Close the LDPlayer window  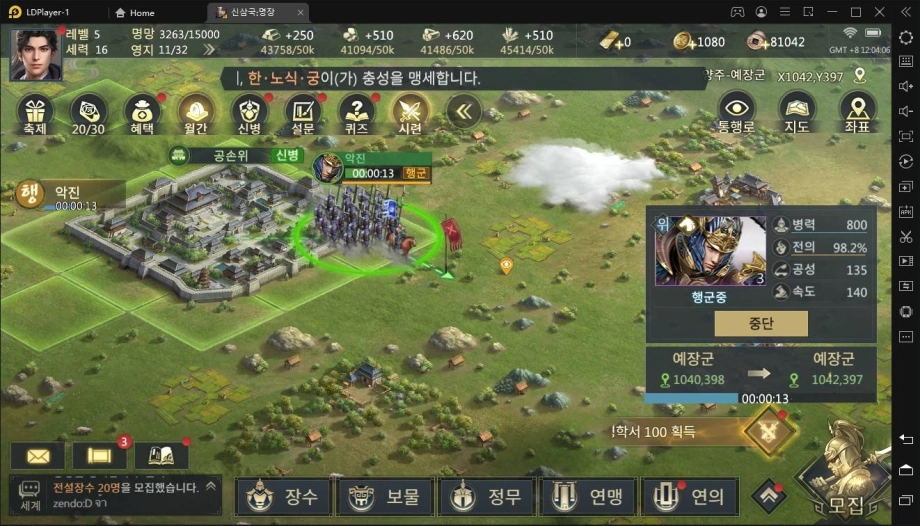(x=880, y=12)
